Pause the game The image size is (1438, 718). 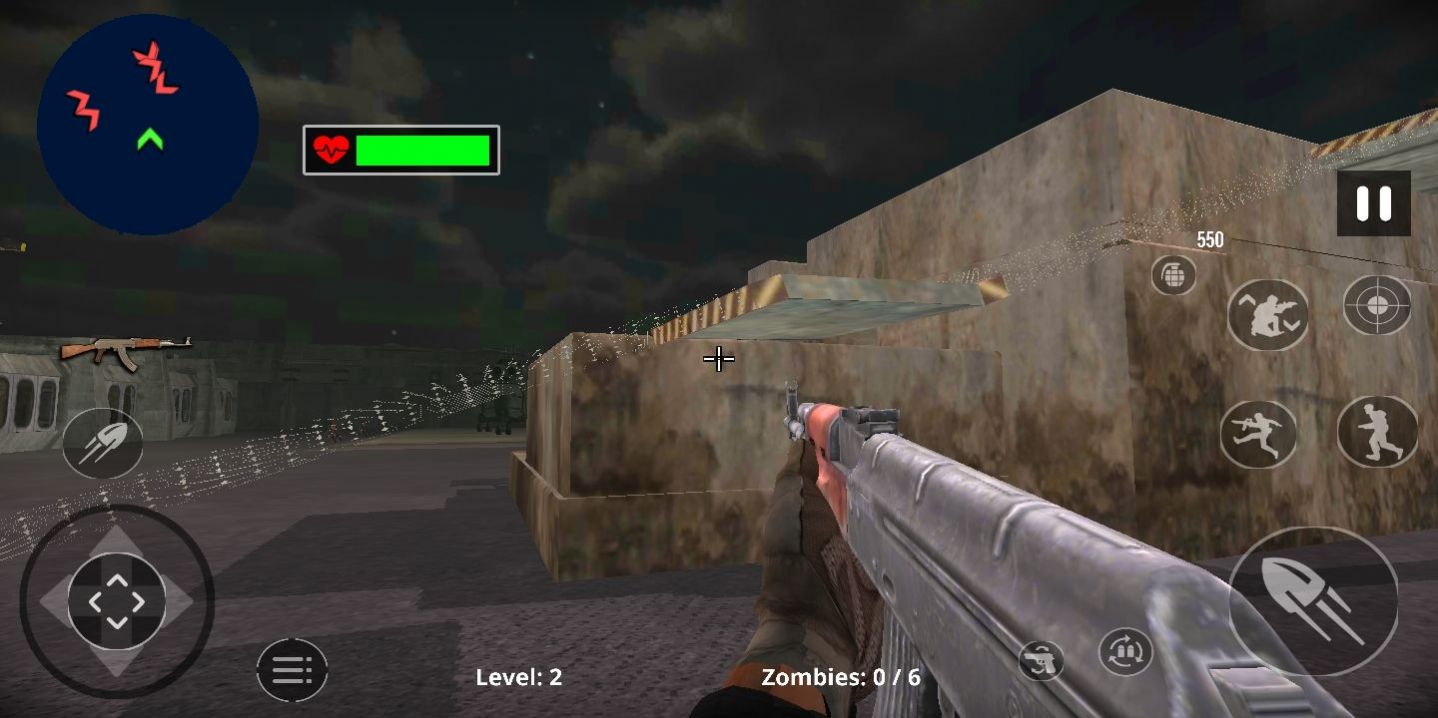pyautogui.click(x=1373, y=204)
